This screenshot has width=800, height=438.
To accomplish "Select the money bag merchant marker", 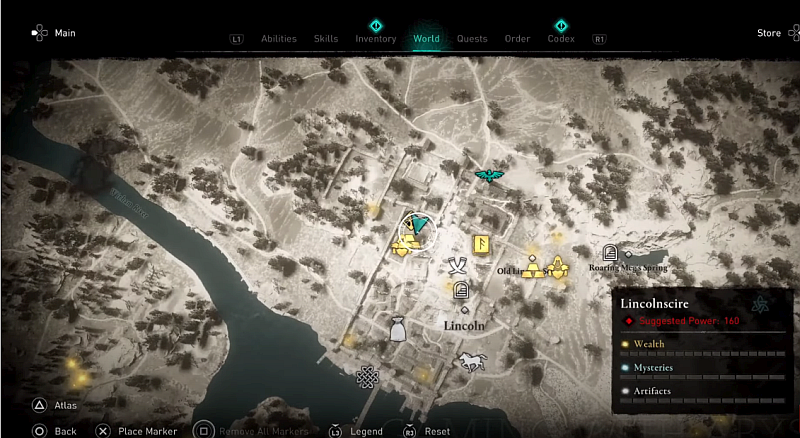I will pos(397,328).
